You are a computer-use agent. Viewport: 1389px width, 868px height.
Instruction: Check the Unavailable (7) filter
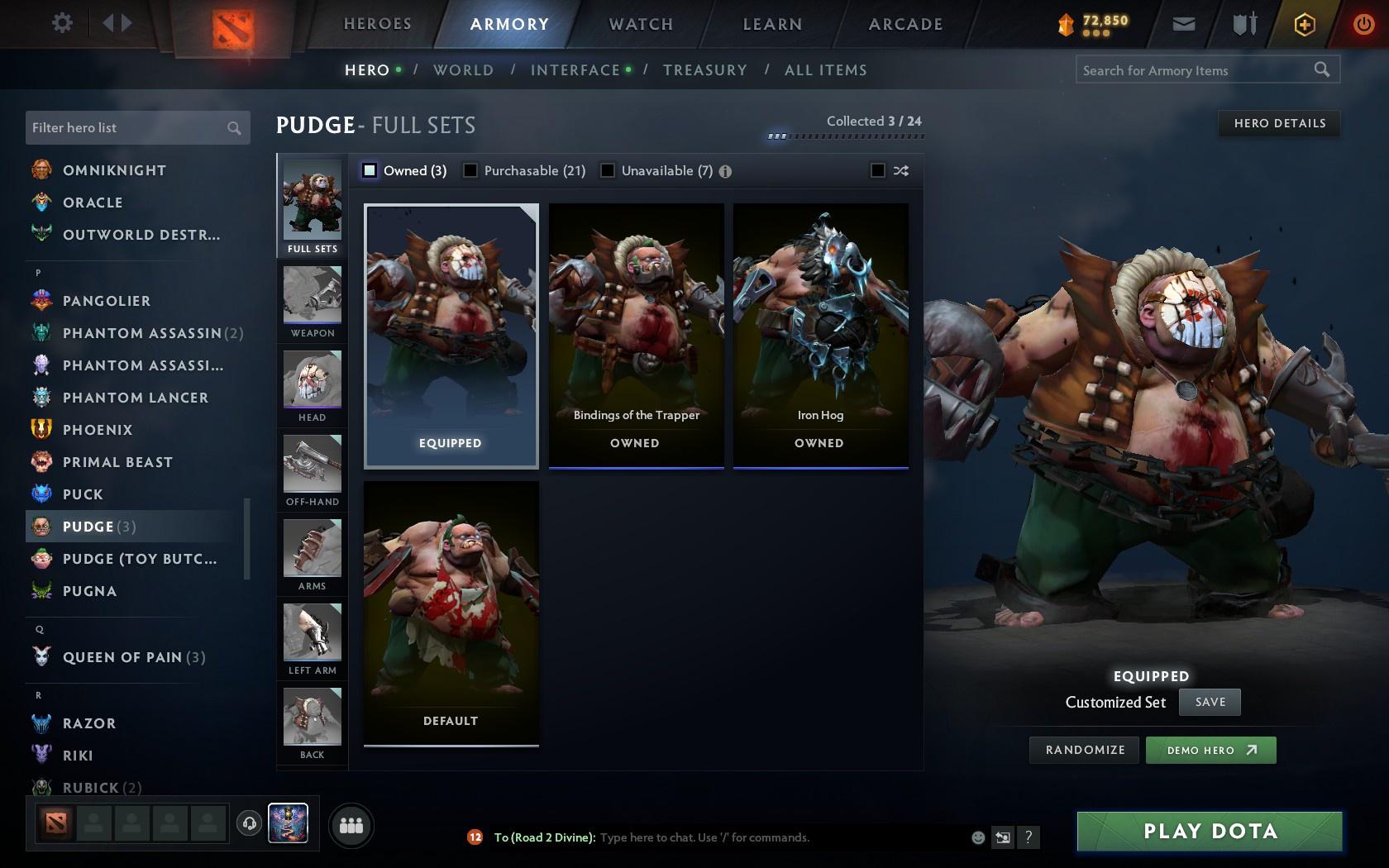(609, 170)
